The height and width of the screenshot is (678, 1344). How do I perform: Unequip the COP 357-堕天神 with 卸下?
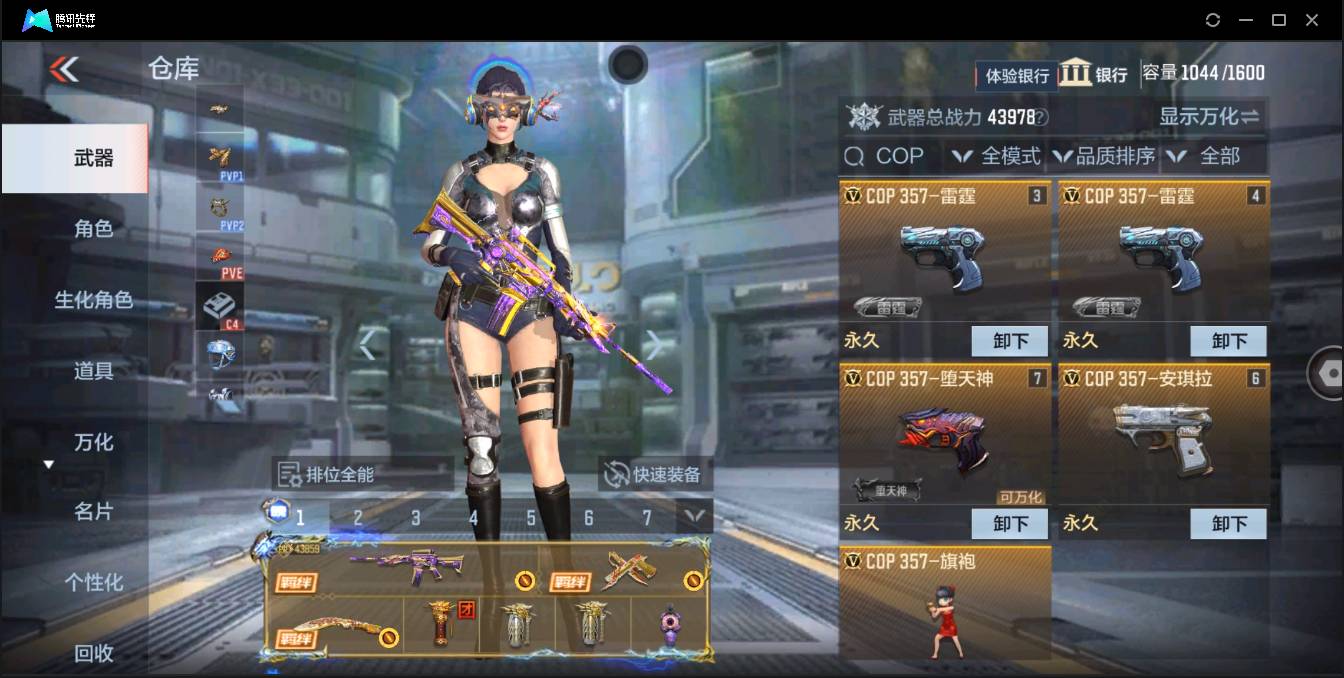point(1010,523)
